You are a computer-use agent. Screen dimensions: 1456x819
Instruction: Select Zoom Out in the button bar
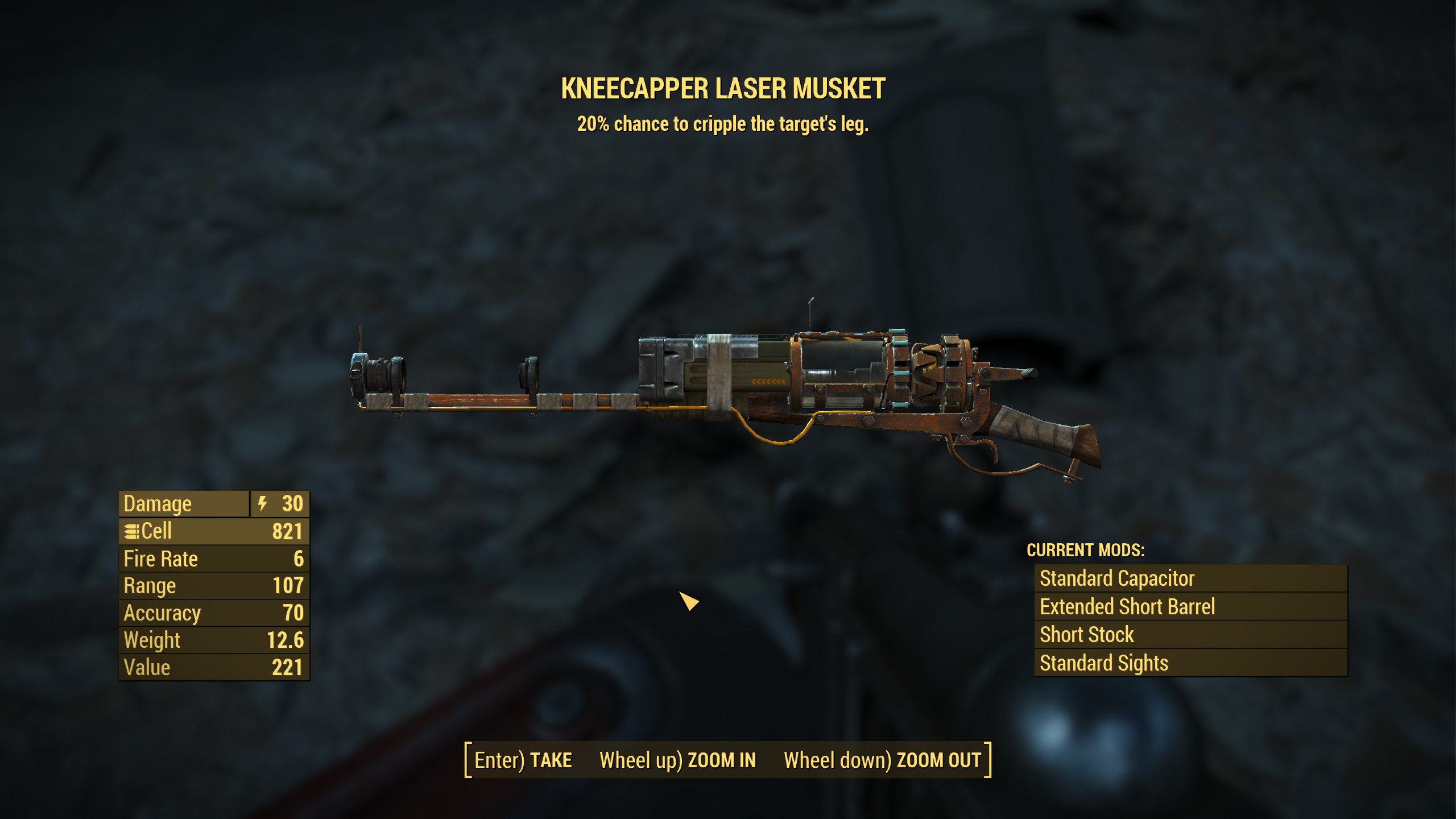(x=882, y=760)
